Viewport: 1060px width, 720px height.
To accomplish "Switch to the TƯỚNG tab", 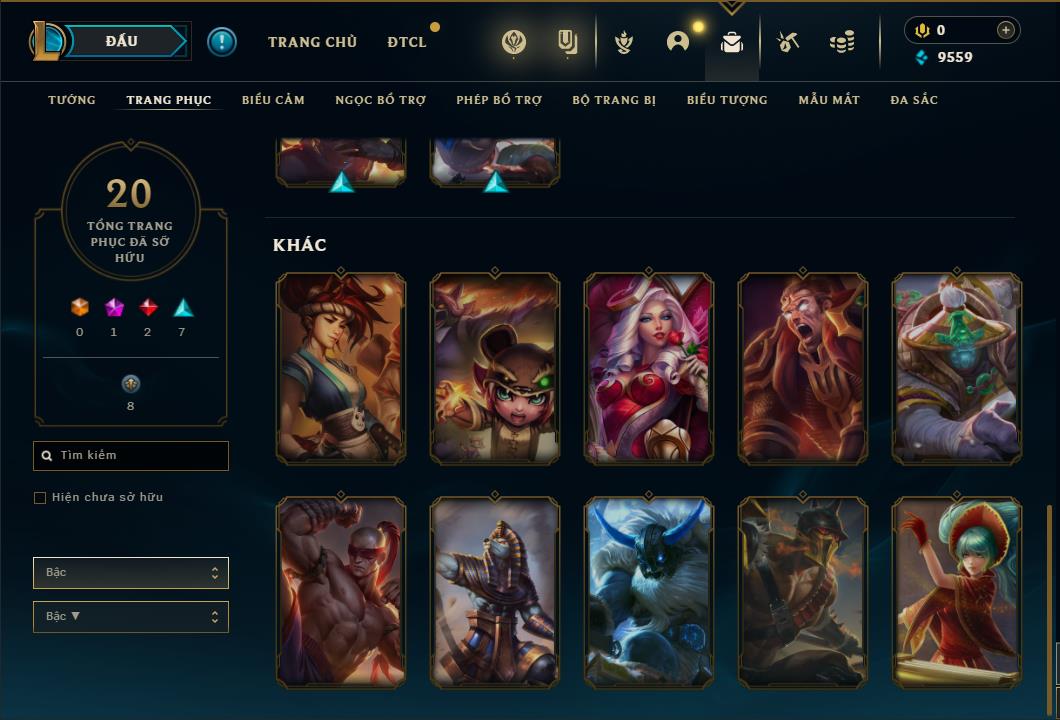I will [x=72, y=100].
